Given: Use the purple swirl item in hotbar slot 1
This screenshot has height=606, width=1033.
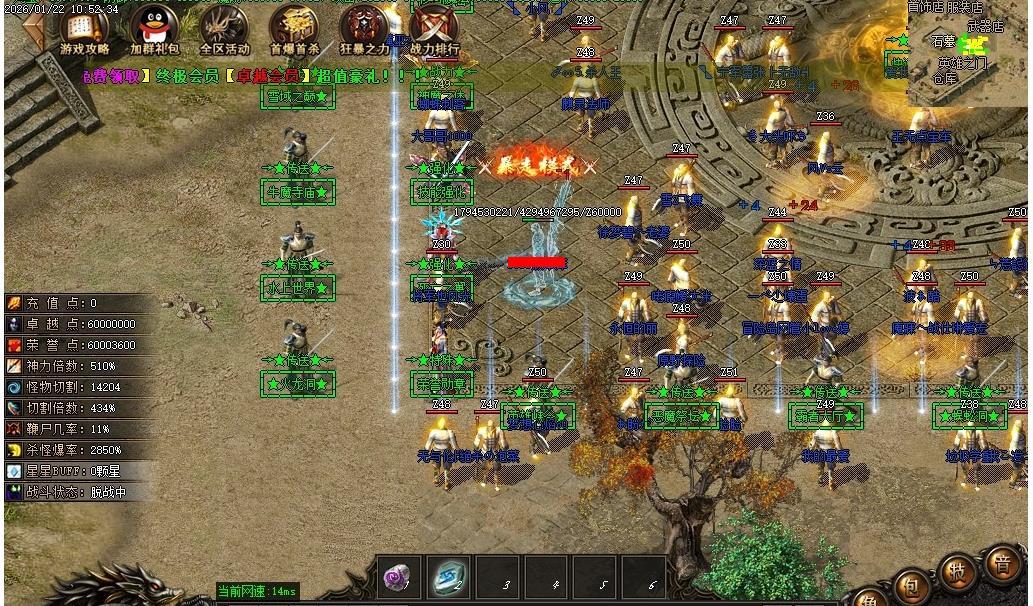Looking at the screenshot, I should coord(398,577).
